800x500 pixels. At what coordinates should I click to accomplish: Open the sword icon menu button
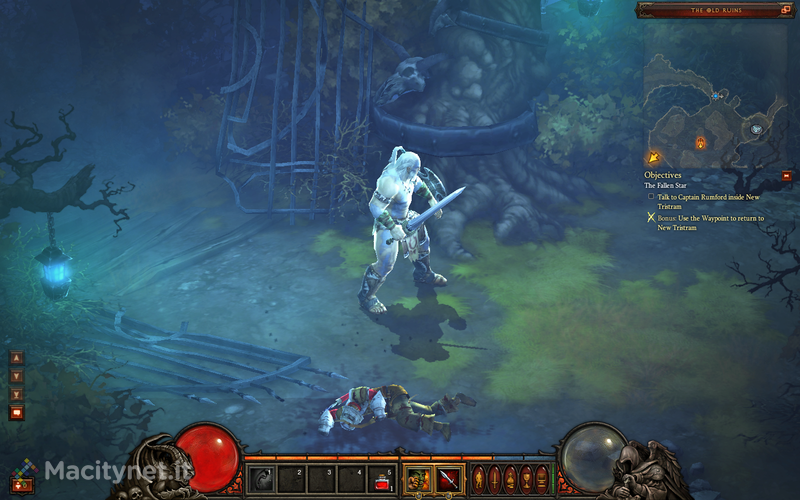click(x=494, y=477)
